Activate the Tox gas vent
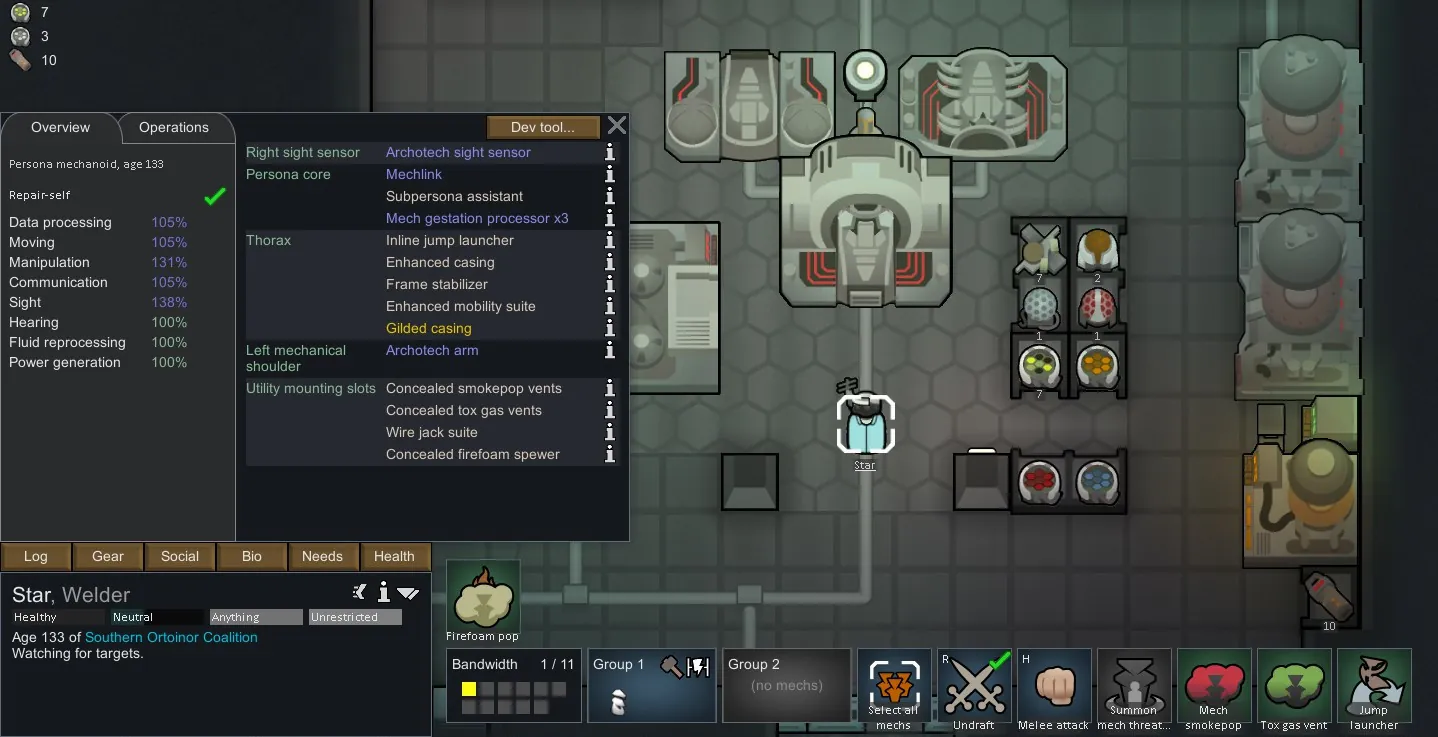1438x737 pixels. 1294,689
